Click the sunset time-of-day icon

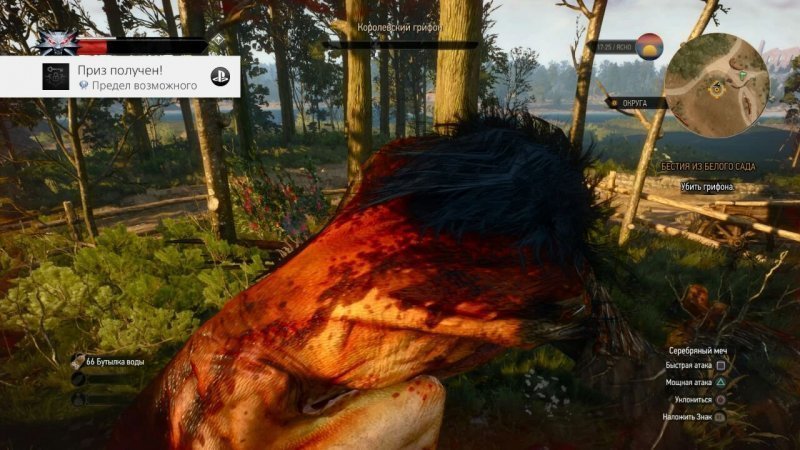click(x=651, y=46)
